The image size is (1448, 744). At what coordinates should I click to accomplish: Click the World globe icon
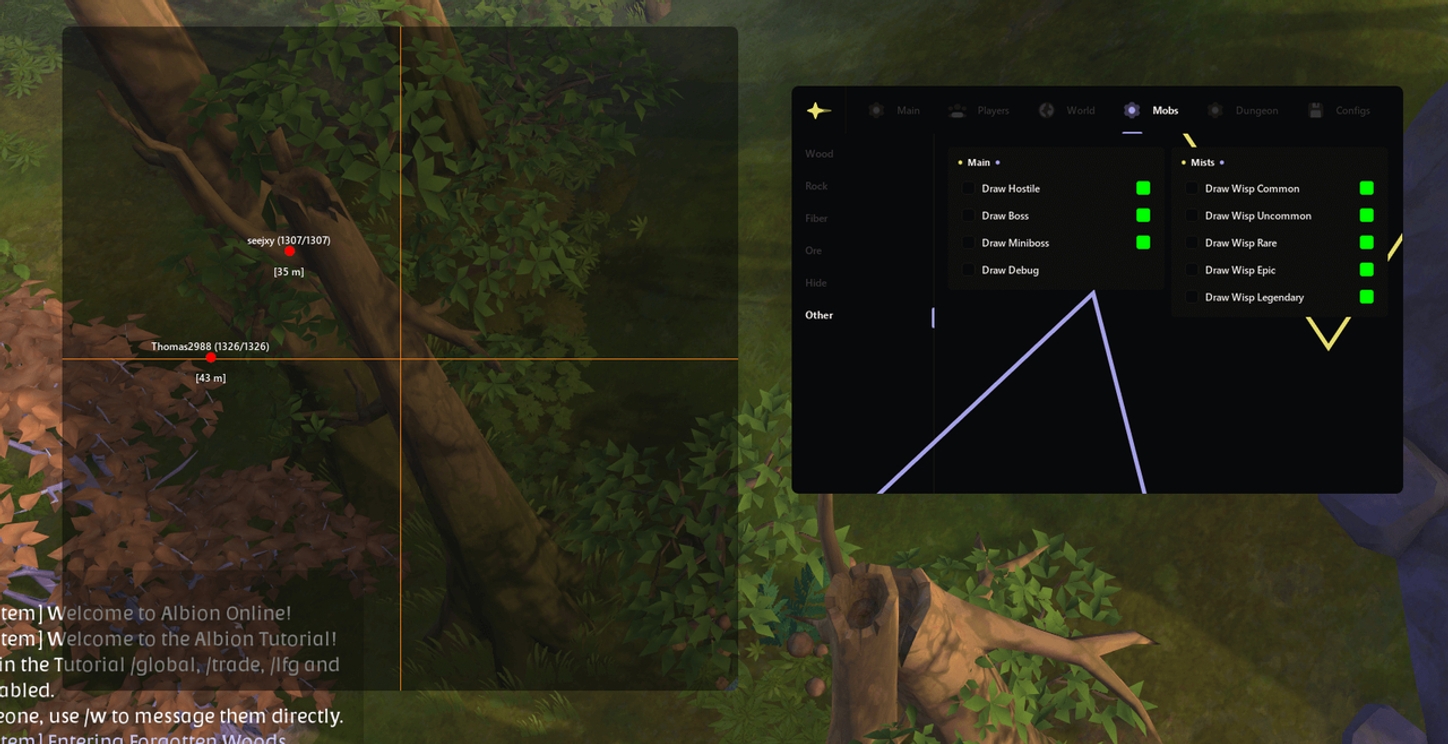[1047, 110]
